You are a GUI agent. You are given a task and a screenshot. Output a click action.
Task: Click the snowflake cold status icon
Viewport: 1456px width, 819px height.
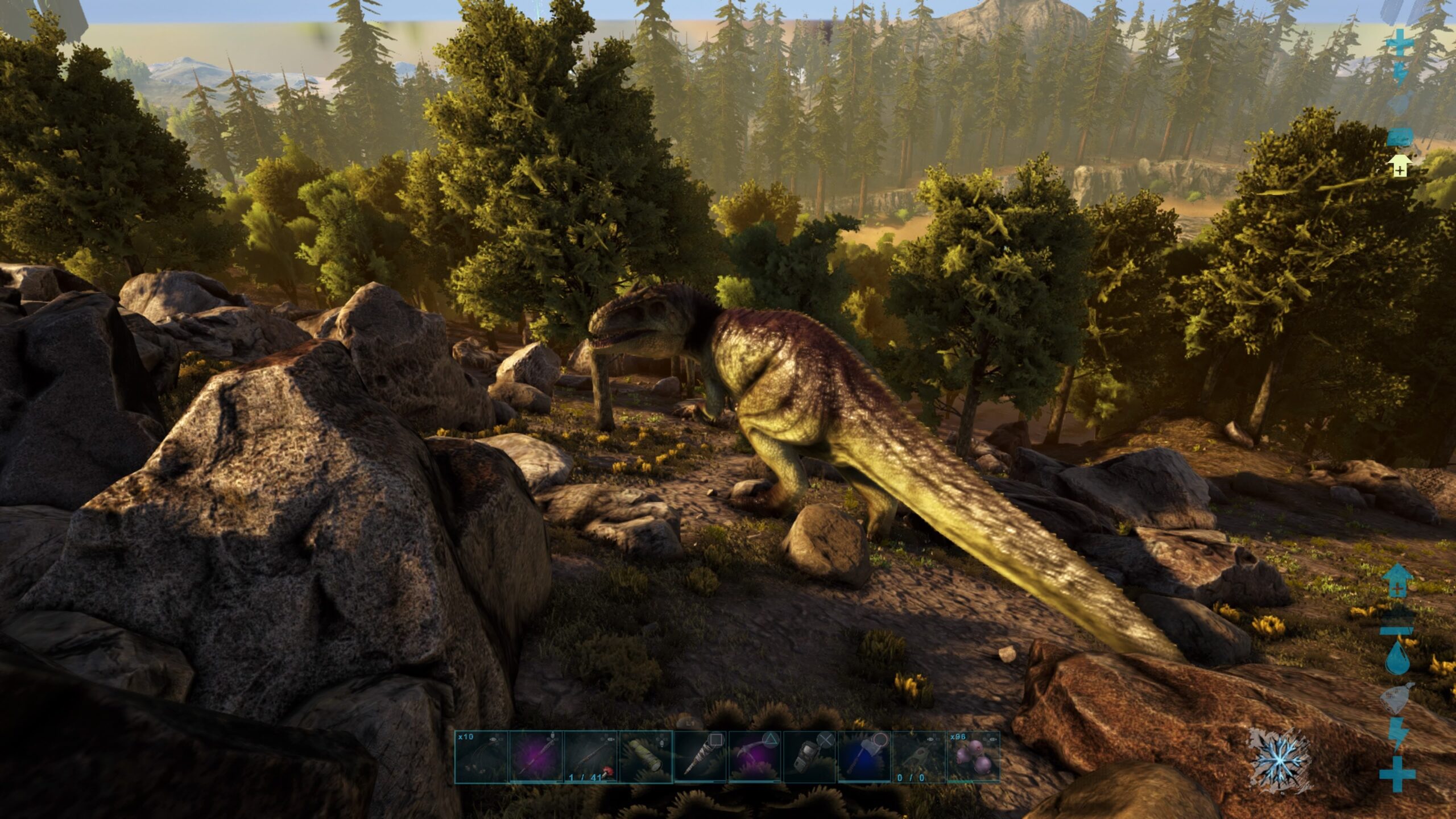click(1279, 760)
